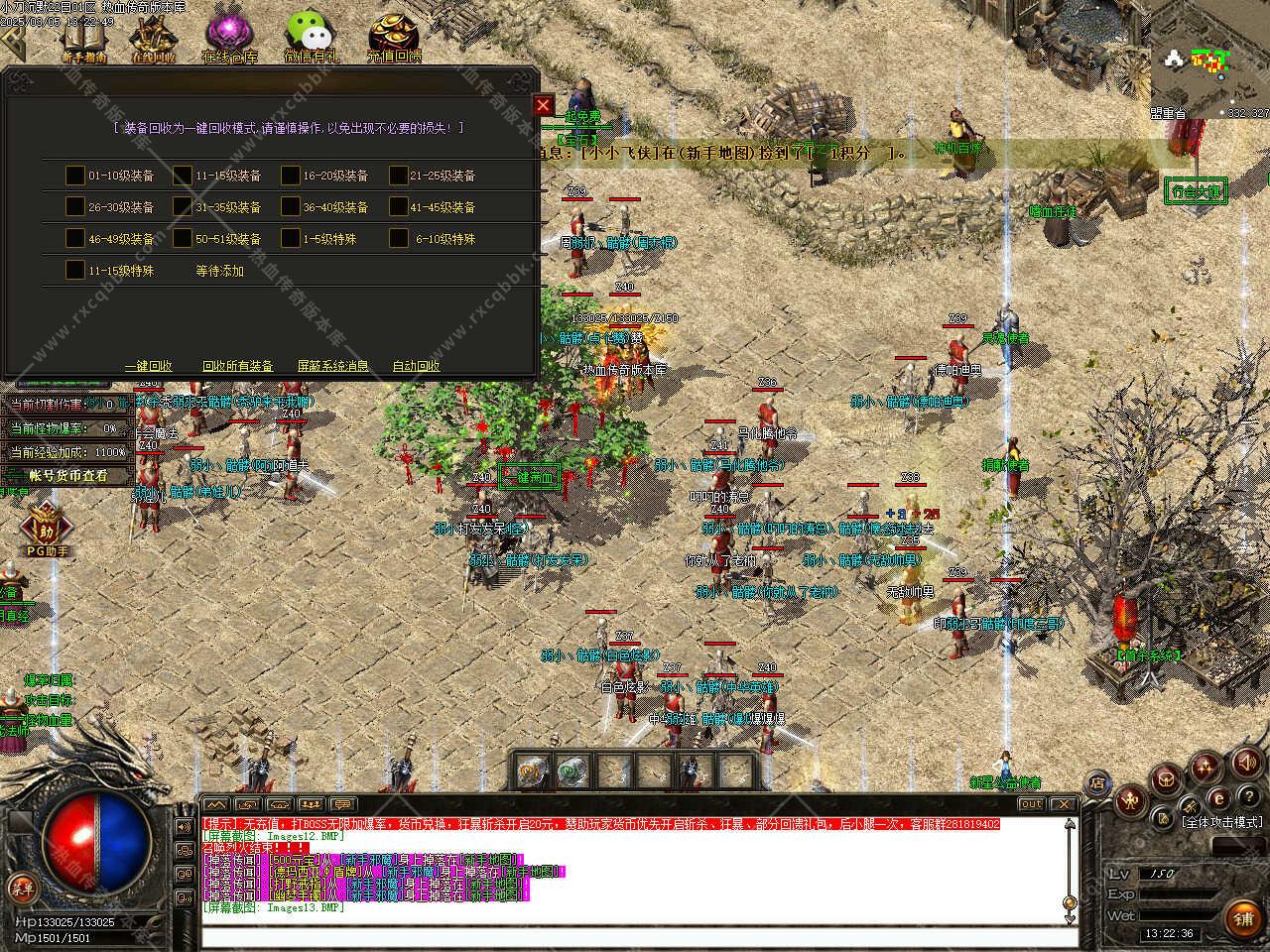
Task: Click the chat window's out button
Action: tap(1031, 804)
